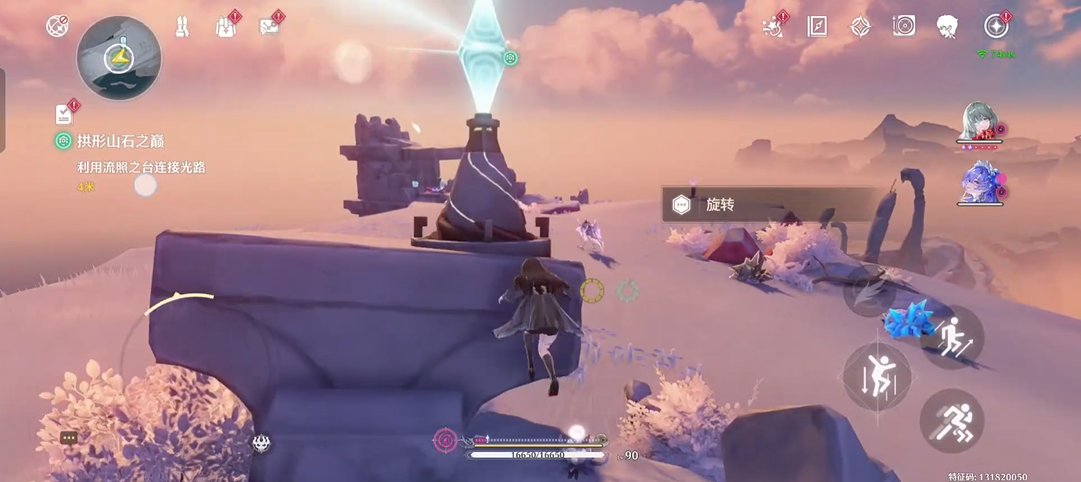Select the 拱形山石之巅 quest tracker
The height and width of the screenshot is (482, 1081).
click(120, 141)
